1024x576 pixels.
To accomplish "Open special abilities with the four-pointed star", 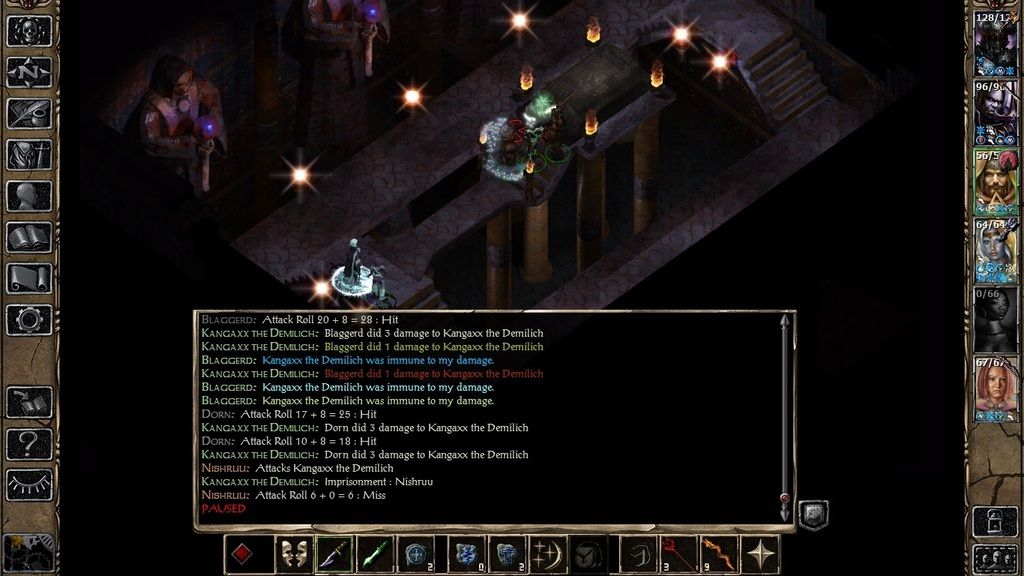I will 762,554.
